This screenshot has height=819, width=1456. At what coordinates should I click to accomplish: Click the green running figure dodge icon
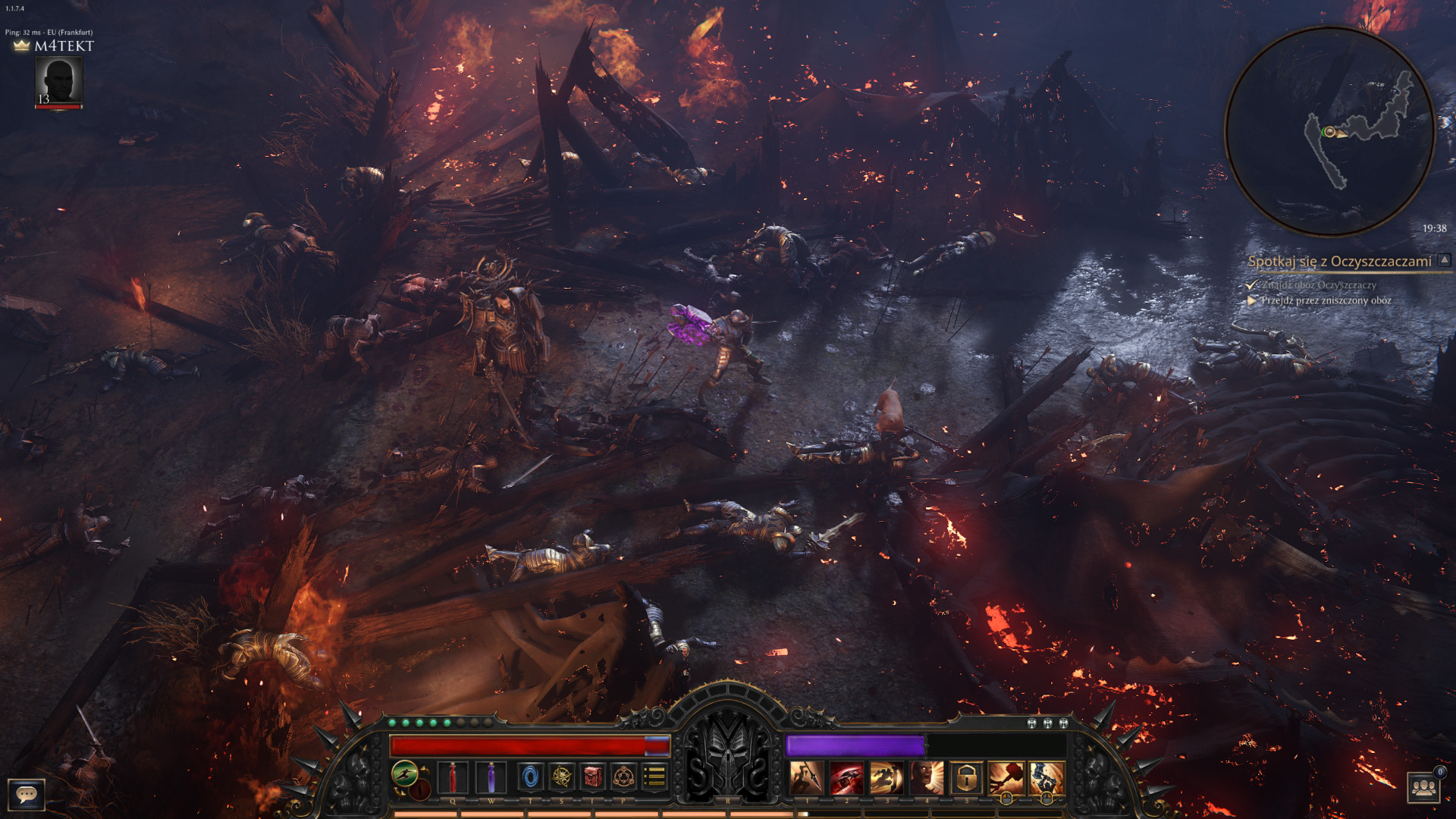tap(405, 773)
